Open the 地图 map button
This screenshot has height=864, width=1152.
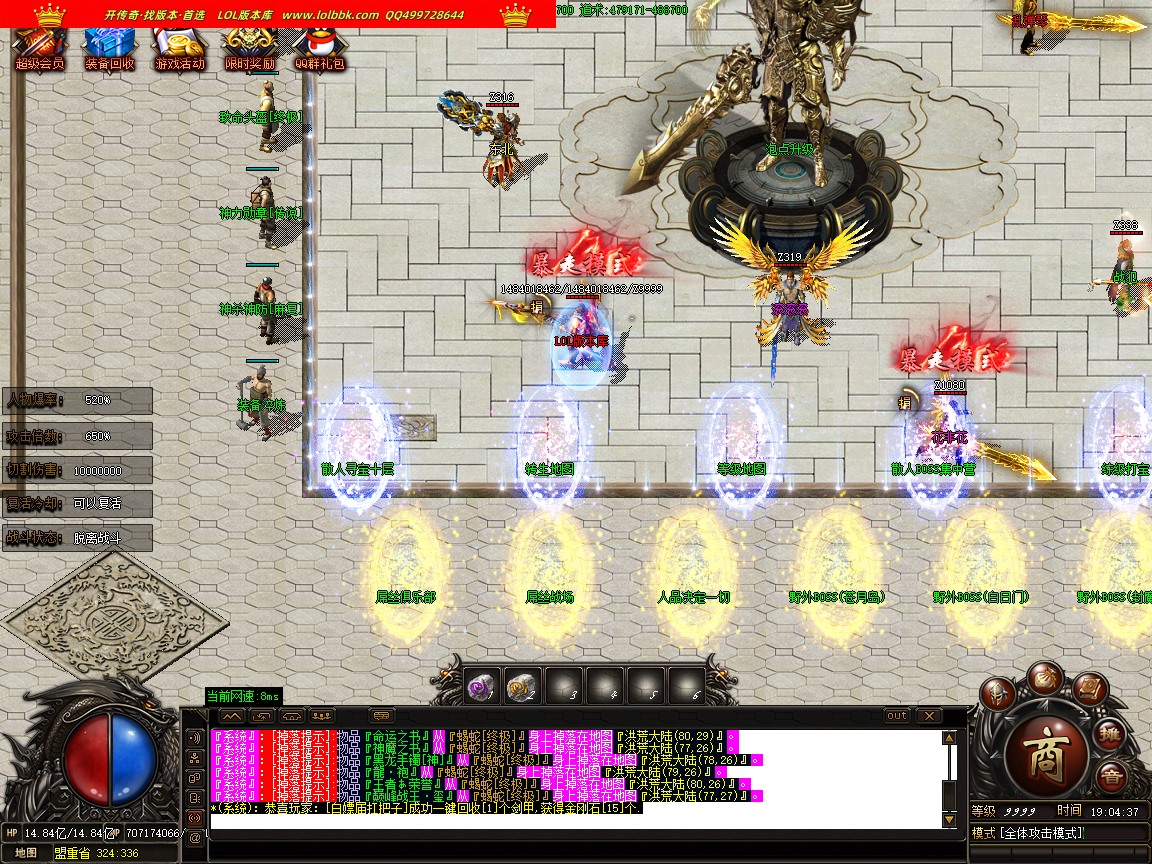point(26,853)
